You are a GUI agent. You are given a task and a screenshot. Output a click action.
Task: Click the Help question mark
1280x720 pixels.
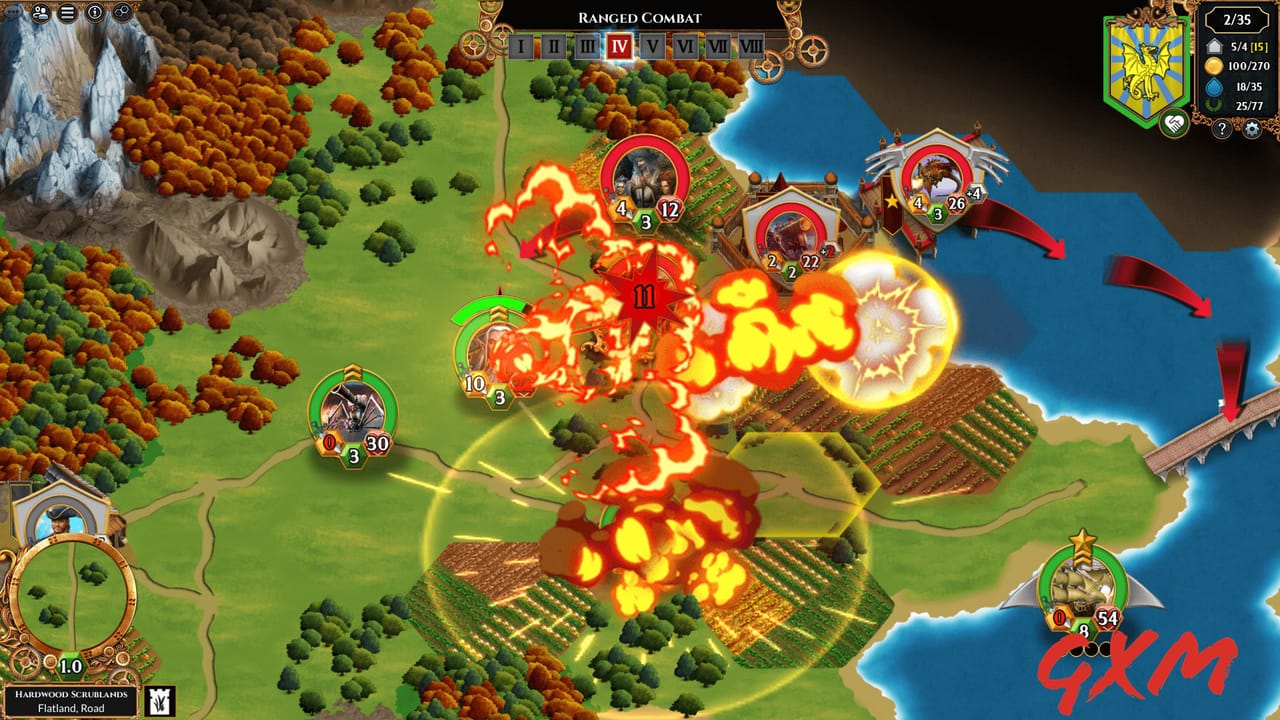pos(1221,127)
